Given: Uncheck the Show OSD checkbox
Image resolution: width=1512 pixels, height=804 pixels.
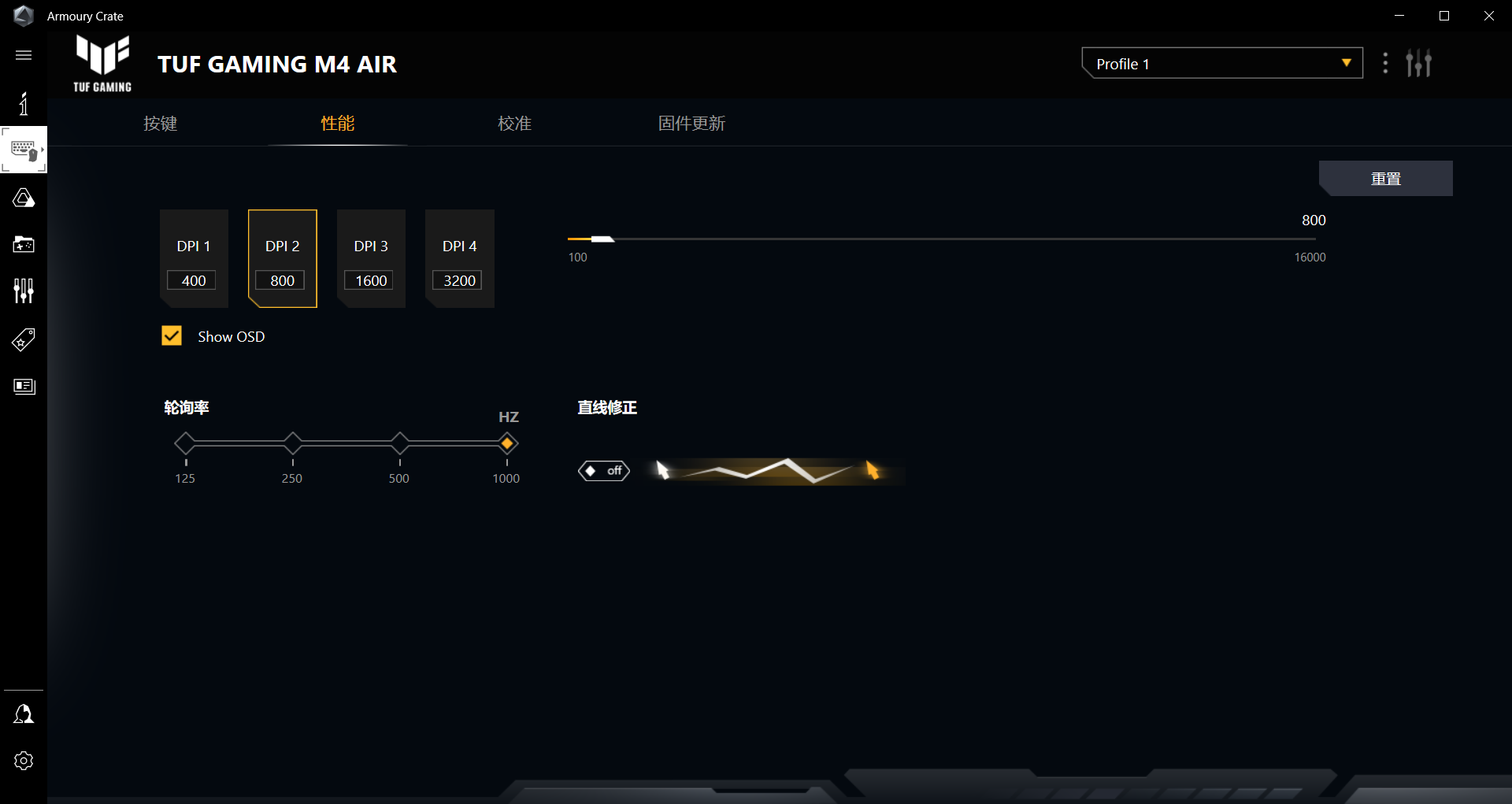Looking at the screenshot, I should coord(172,335).
